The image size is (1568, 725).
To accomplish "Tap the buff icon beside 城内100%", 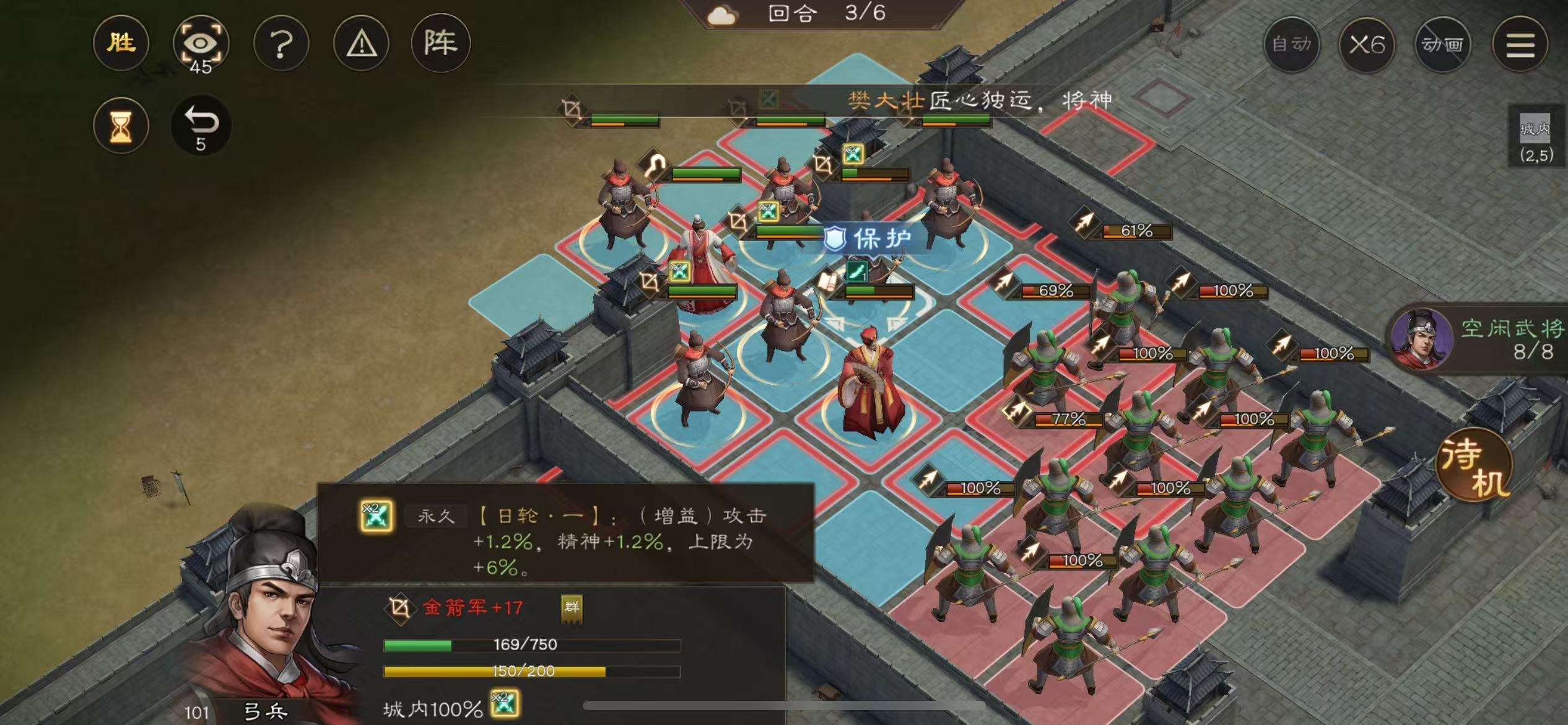I will pos(504,705).
